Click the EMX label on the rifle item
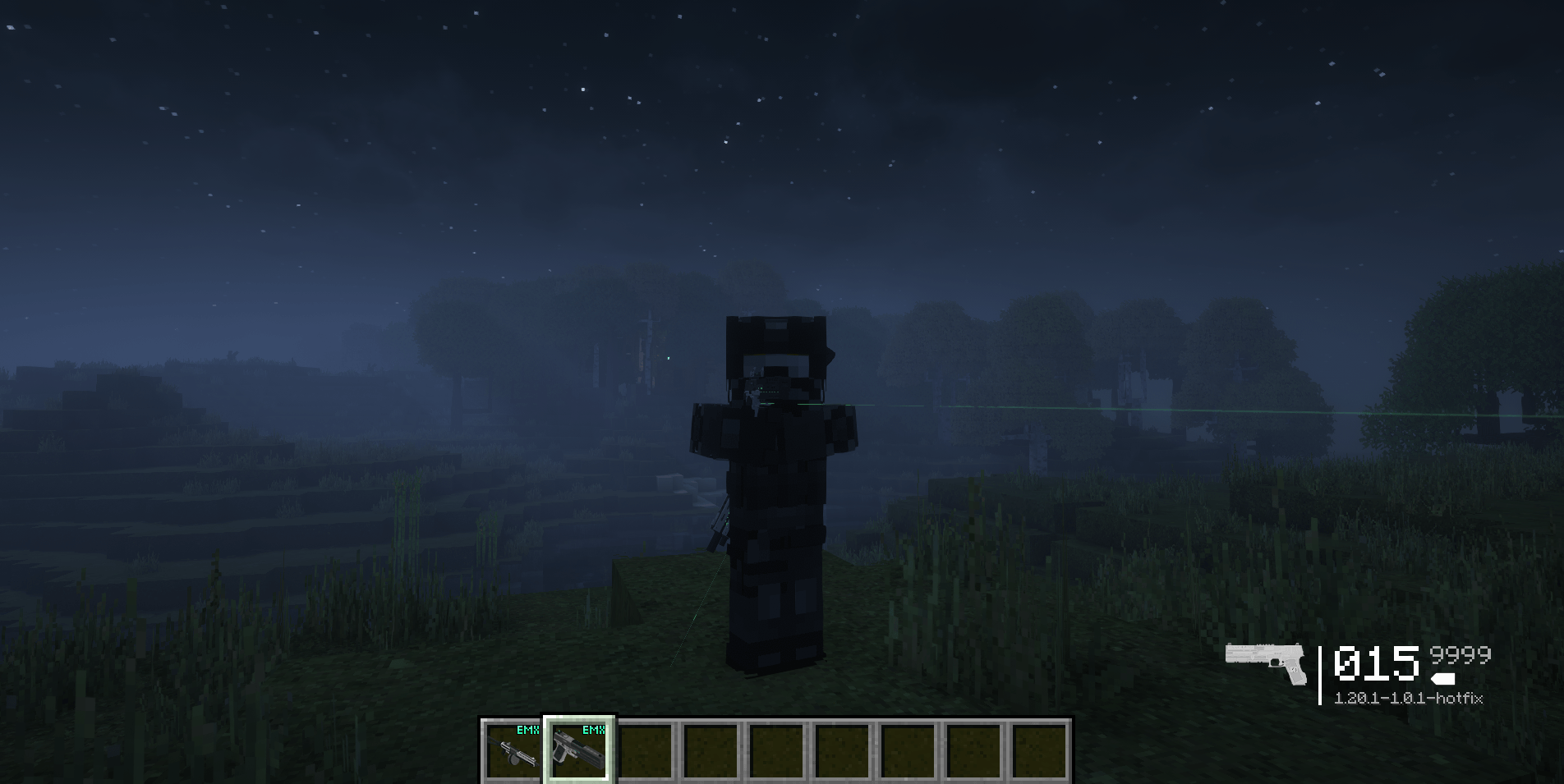This screenshot has height=784, width=1564. (x=527, y=727)
